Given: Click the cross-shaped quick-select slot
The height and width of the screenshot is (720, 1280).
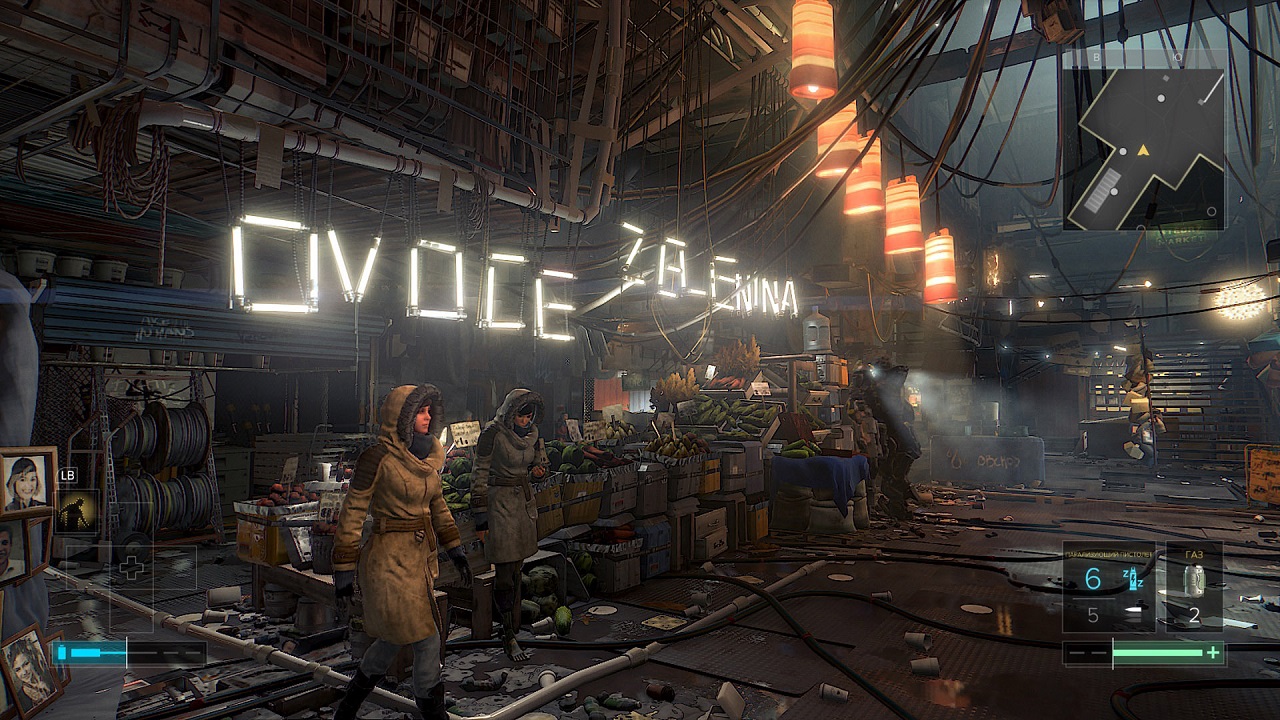Looking at the screenshot, I should pyautogui.click(x=131, y=569).
